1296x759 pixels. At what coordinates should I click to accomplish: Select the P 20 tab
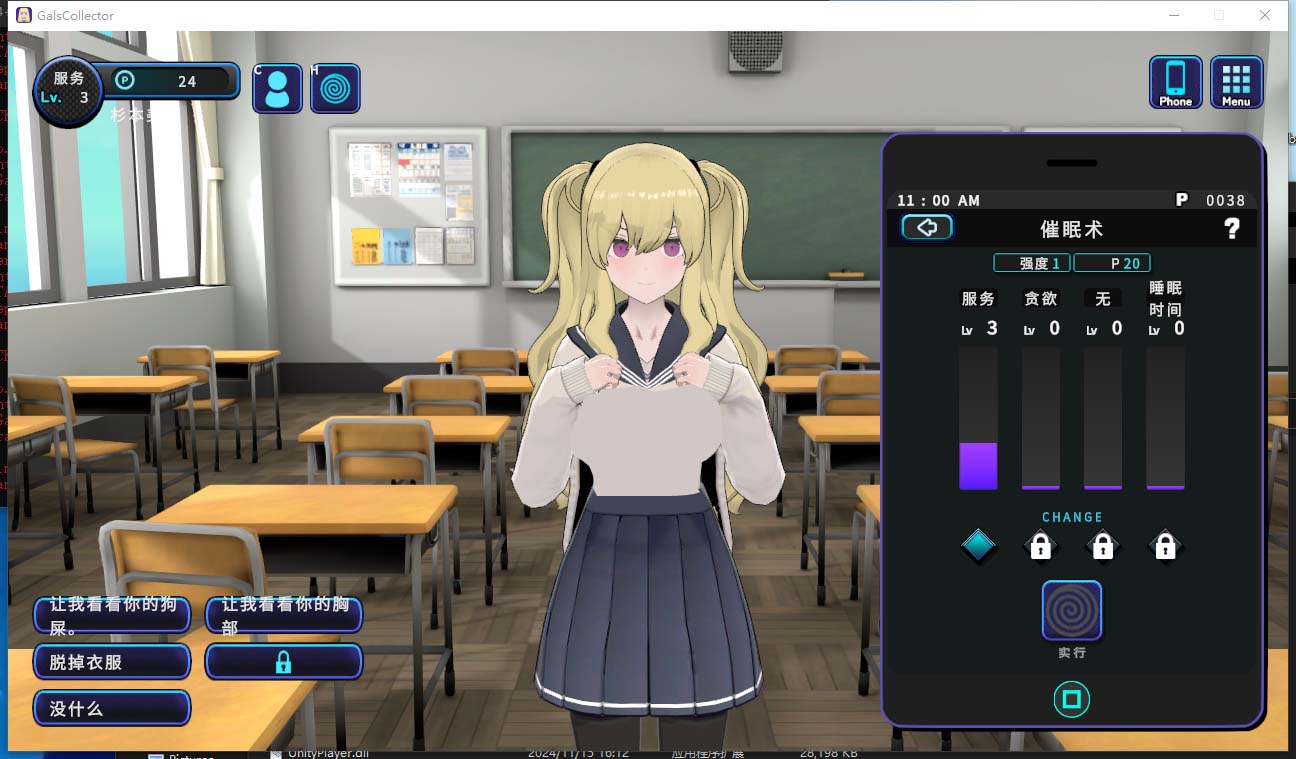click(x=1112, y=262)
